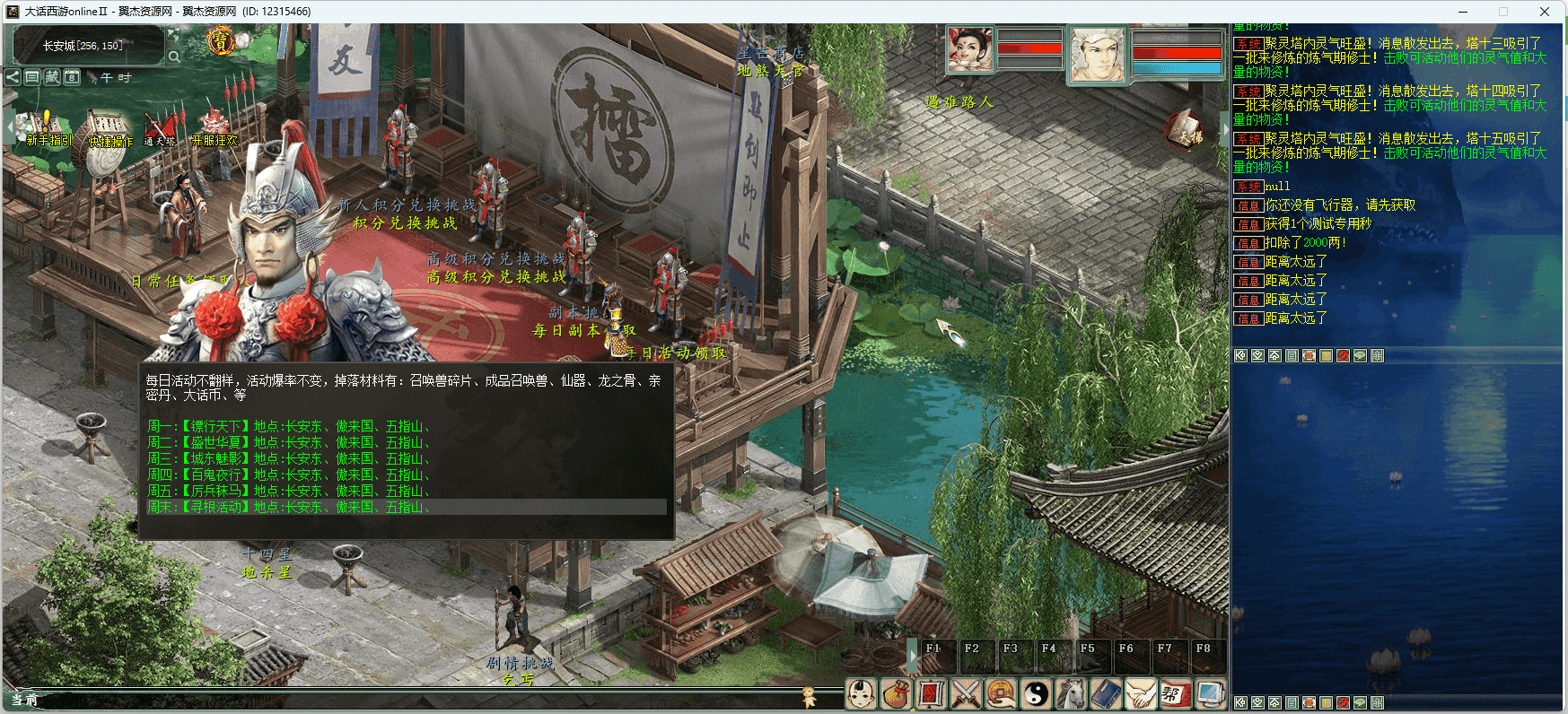Click the female character portrait
Viewport: 1568px width, 714px height.
[x=970, y=50]
